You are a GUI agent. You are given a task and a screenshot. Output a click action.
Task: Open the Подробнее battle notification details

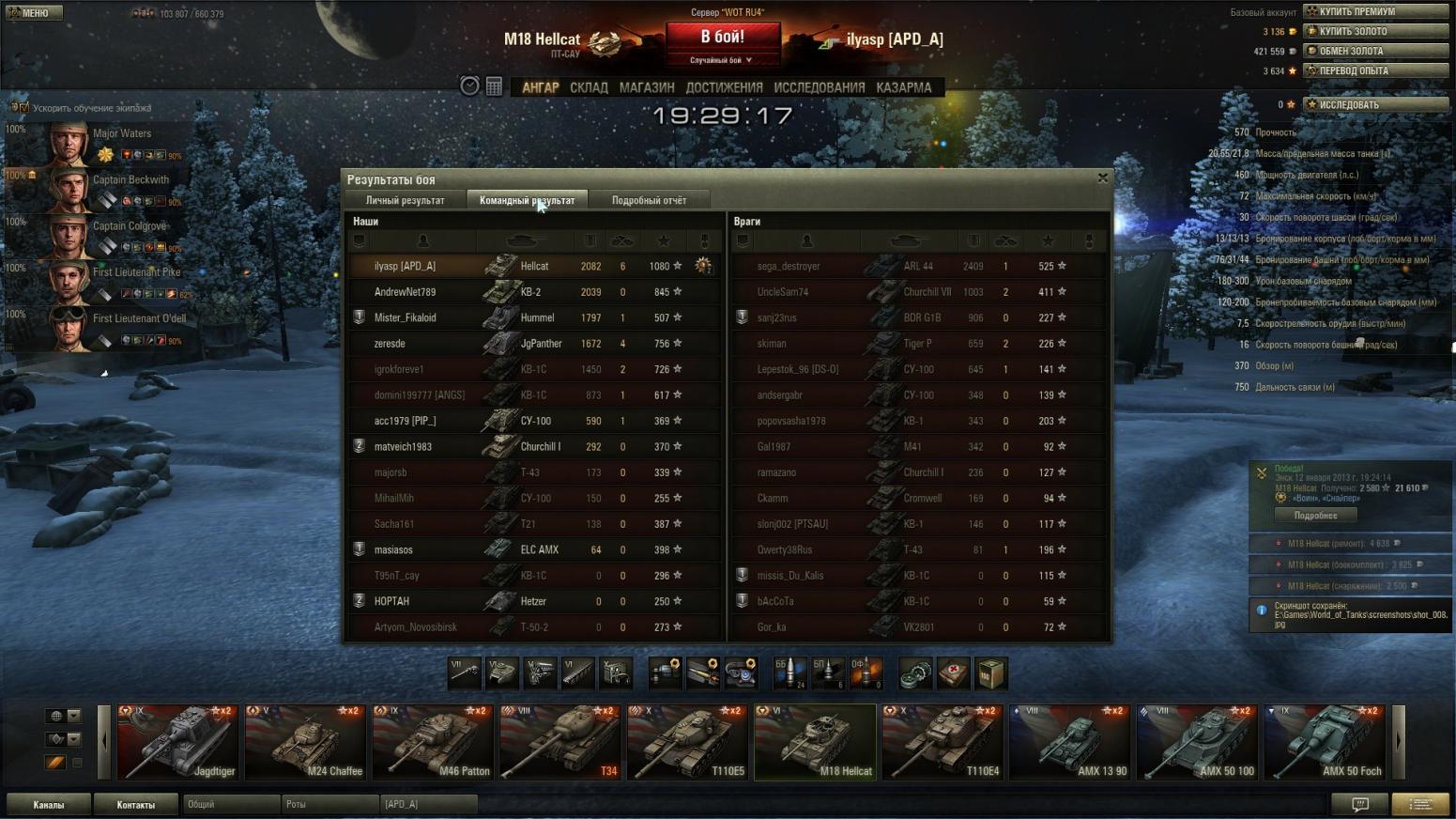(1315, 516)
